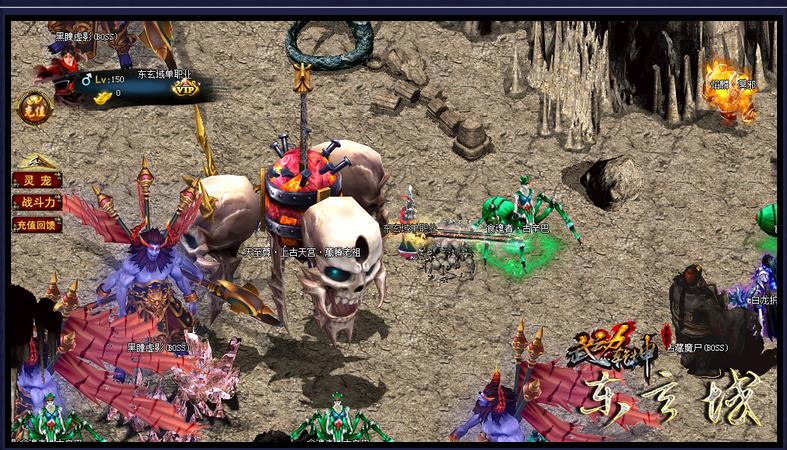Click the gold ingot currency icon
The image size is (787, 450).
click(x=103, y=94)
